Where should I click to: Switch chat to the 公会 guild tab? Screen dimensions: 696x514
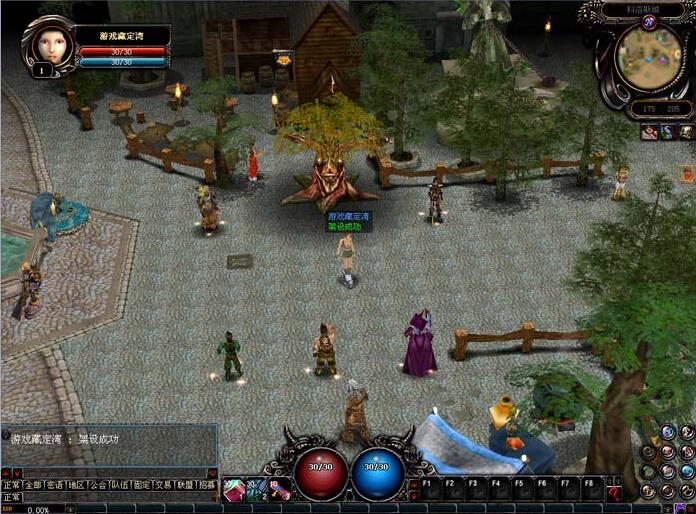[x=98, y=484]
